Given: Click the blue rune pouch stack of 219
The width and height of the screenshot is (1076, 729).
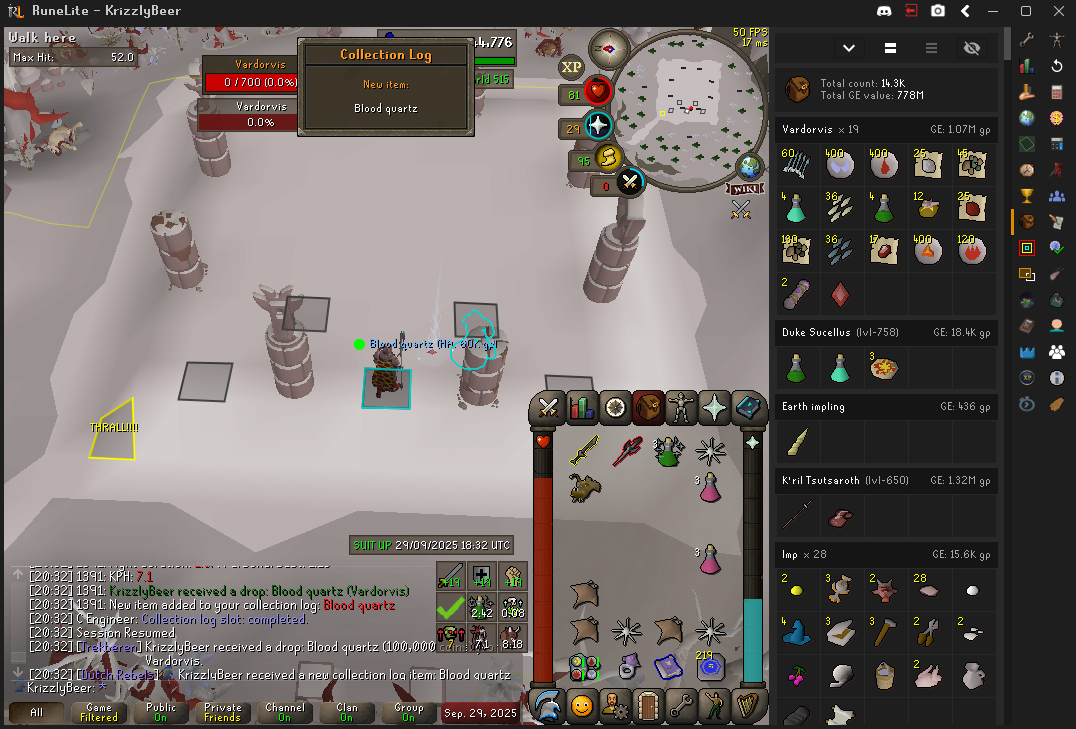Looking at the screenshot, I should click(x=711, y=667).
